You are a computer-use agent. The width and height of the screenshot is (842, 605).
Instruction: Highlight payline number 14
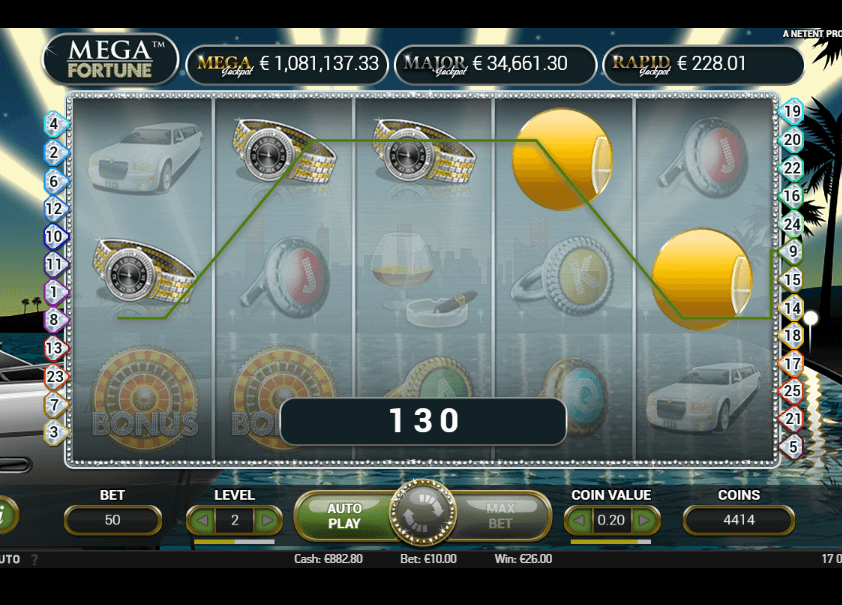point(792,307)
